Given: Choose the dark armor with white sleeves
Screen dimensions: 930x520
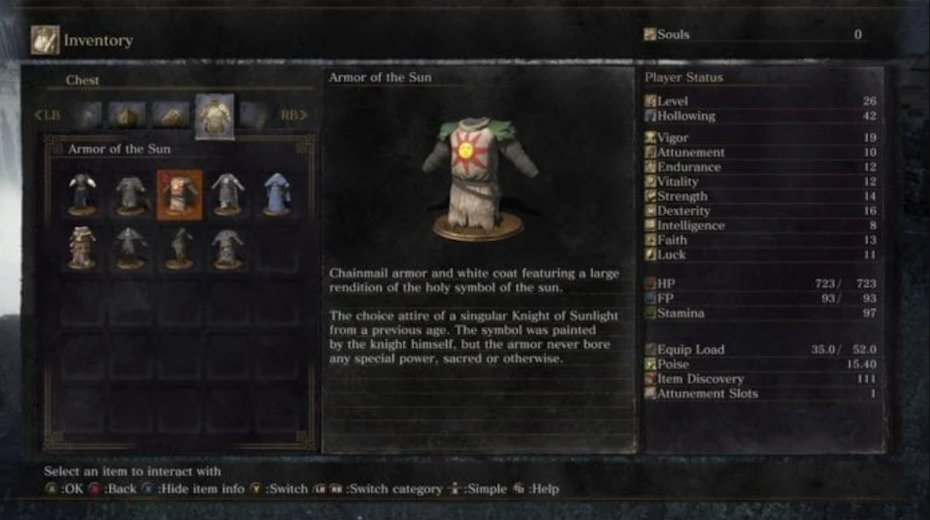Looking at the screenshot, I should (82, 193).
